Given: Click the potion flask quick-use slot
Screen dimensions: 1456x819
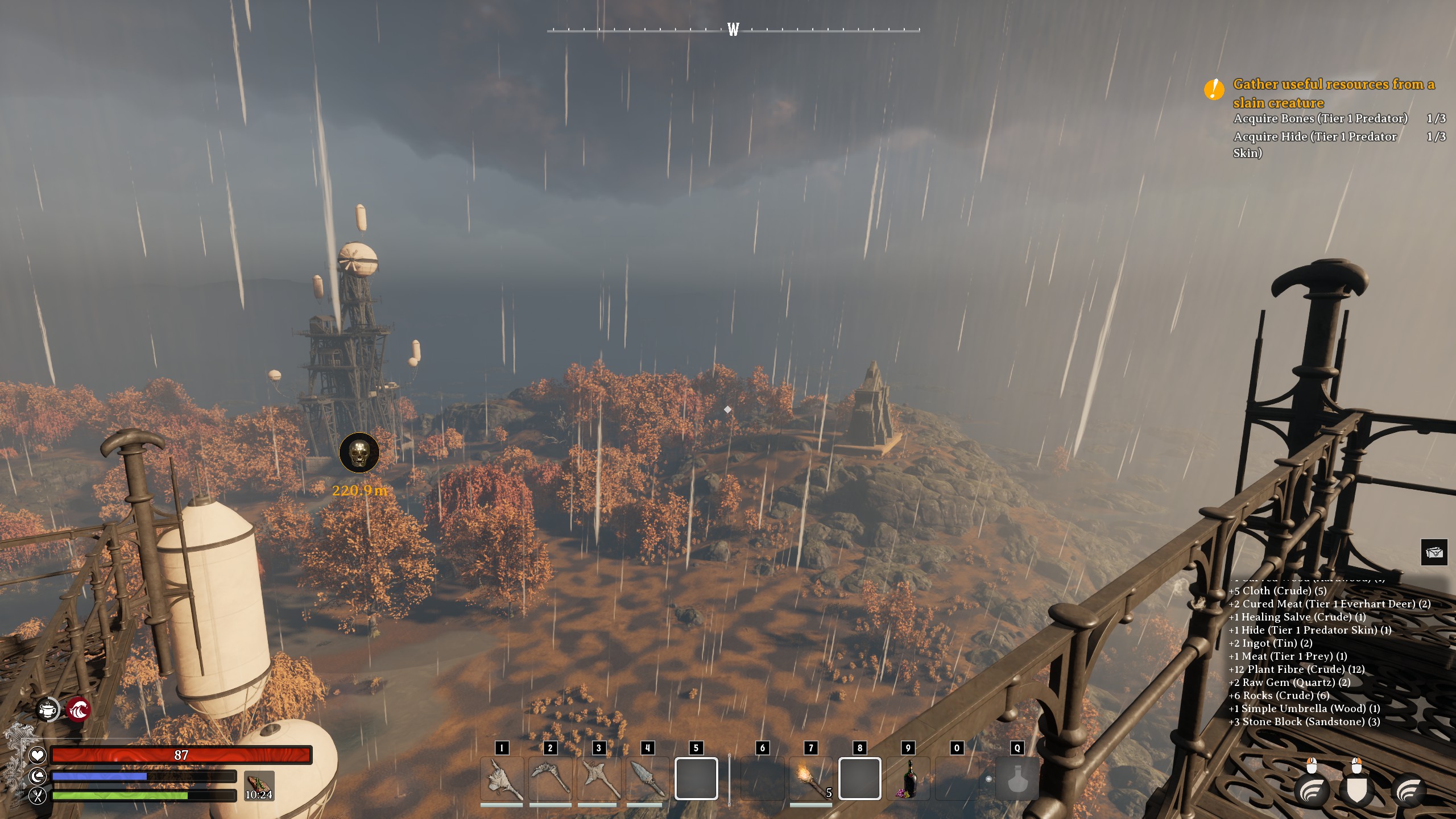Looking at the screenshot, I should point(1017,779).
